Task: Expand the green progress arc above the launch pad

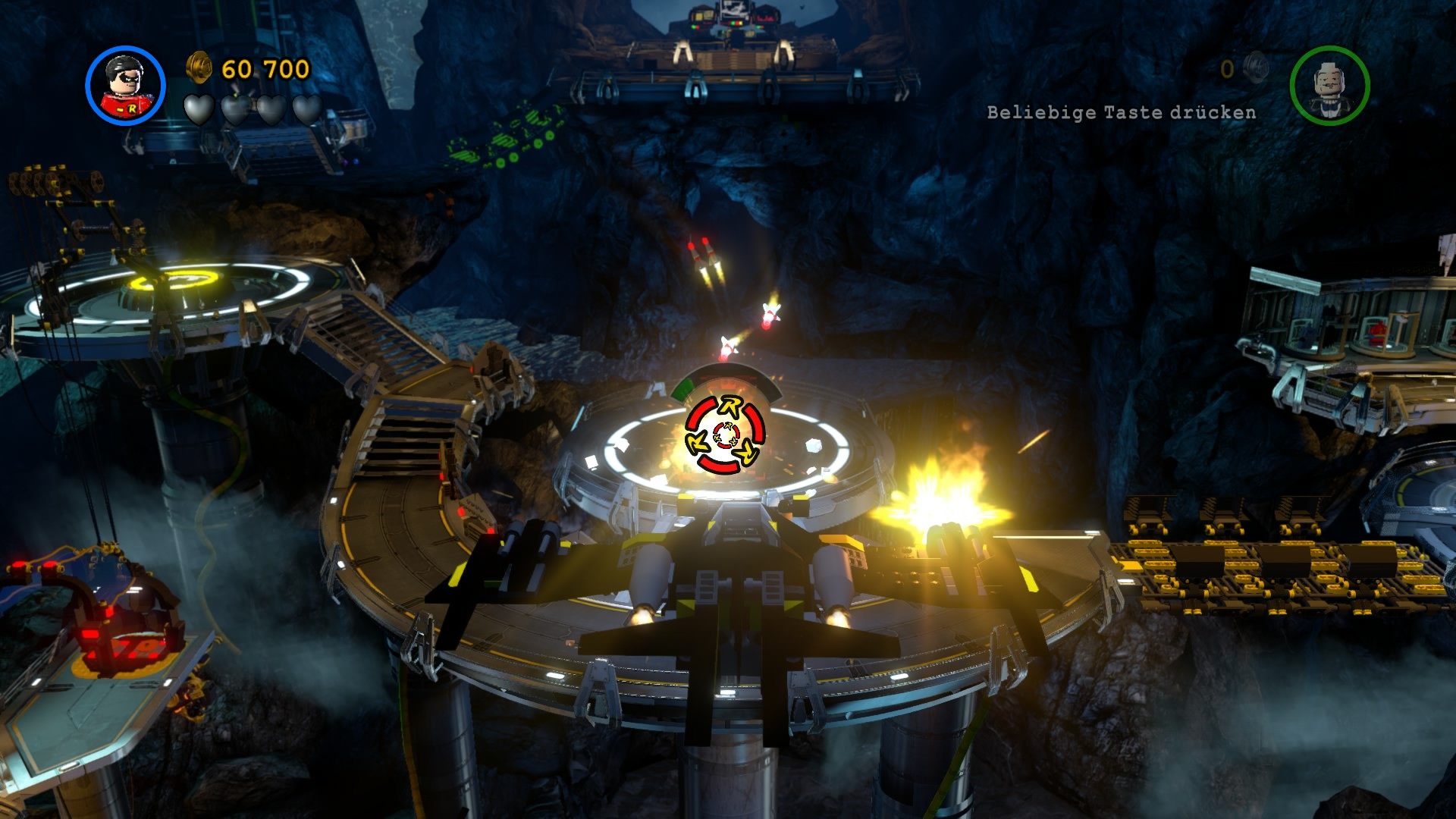Action: point(682,388)
